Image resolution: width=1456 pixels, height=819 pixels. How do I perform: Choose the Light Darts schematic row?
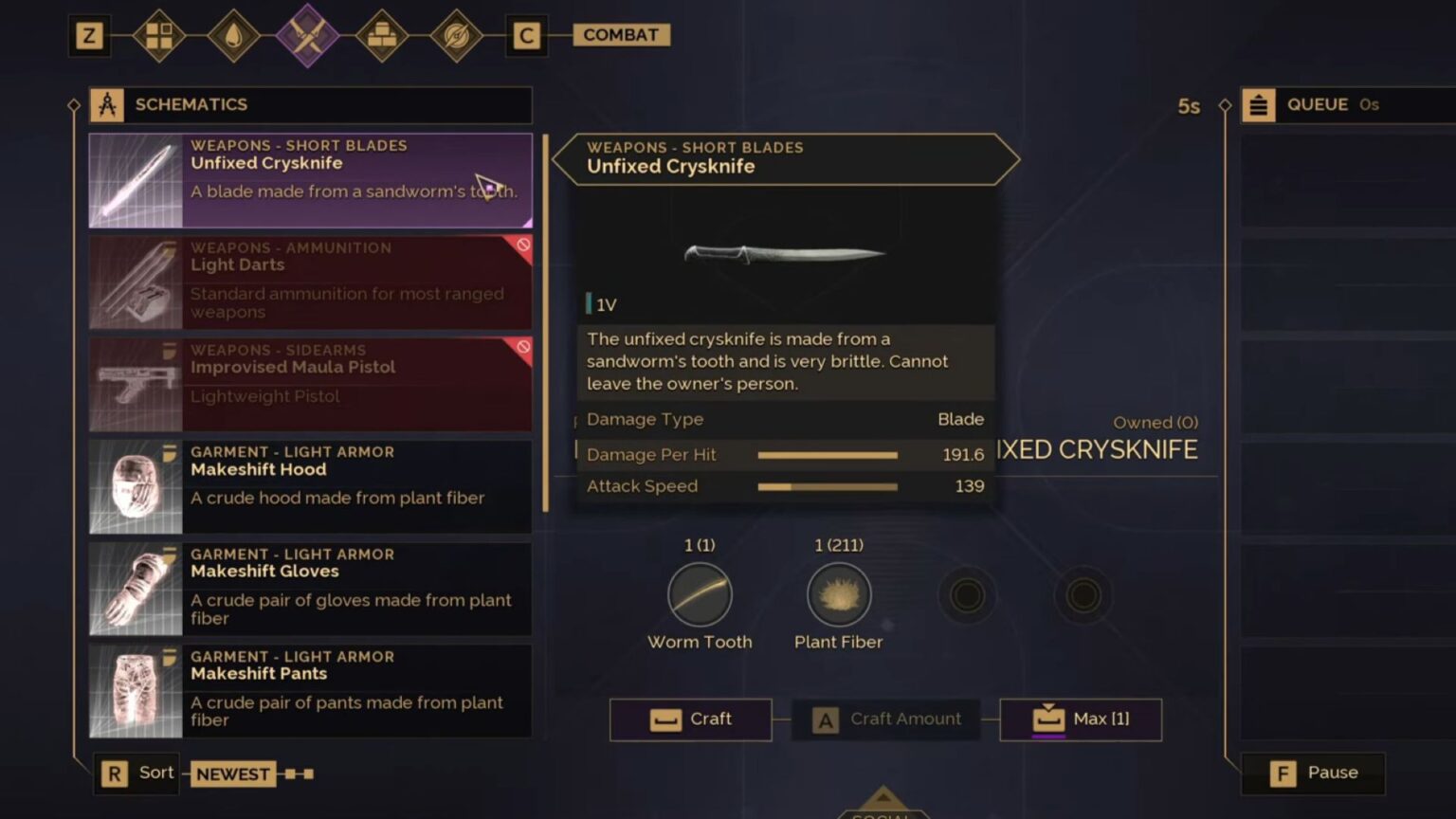[x=311, y=282]
